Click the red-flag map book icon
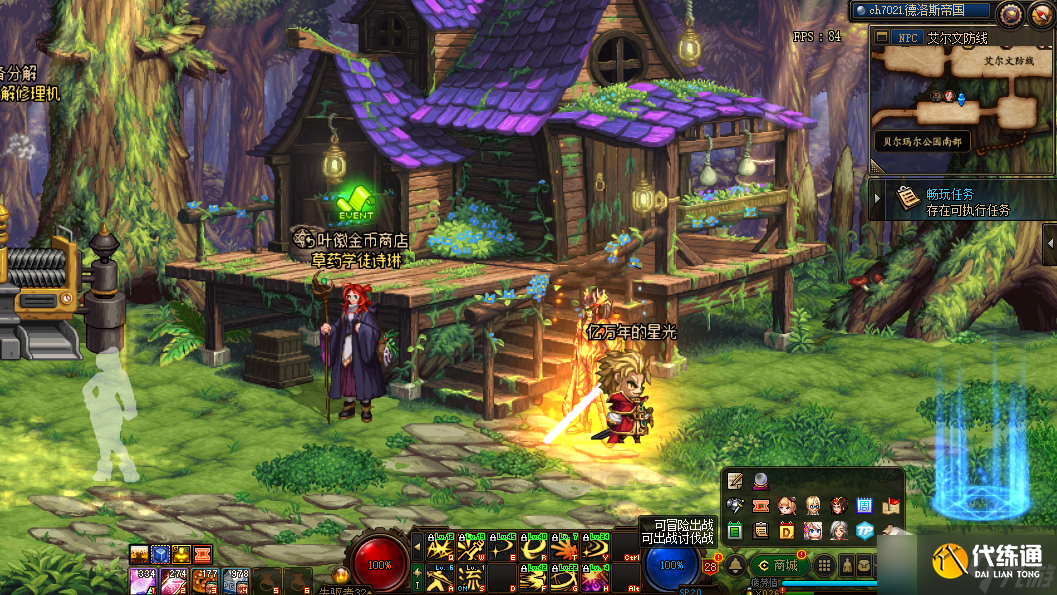 coord(891,506)
